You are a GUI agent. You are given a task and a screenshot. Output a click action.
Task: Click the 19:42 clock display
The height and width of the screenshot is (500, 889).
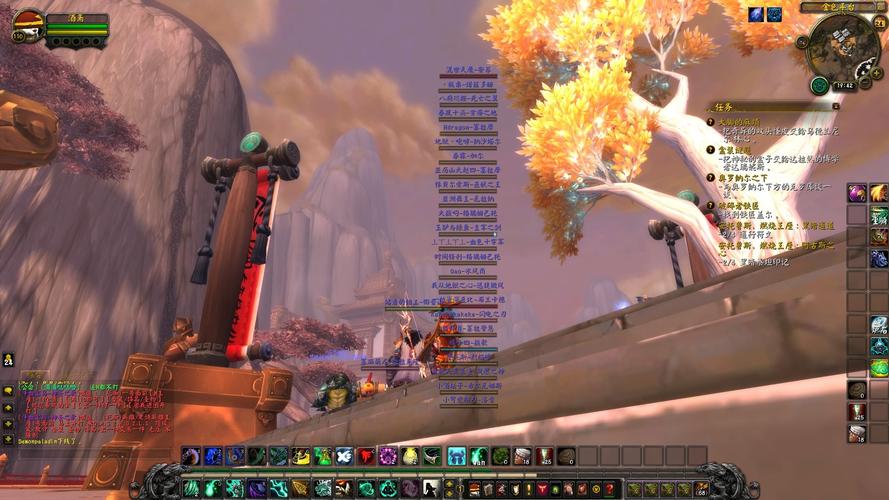(843, 86)
